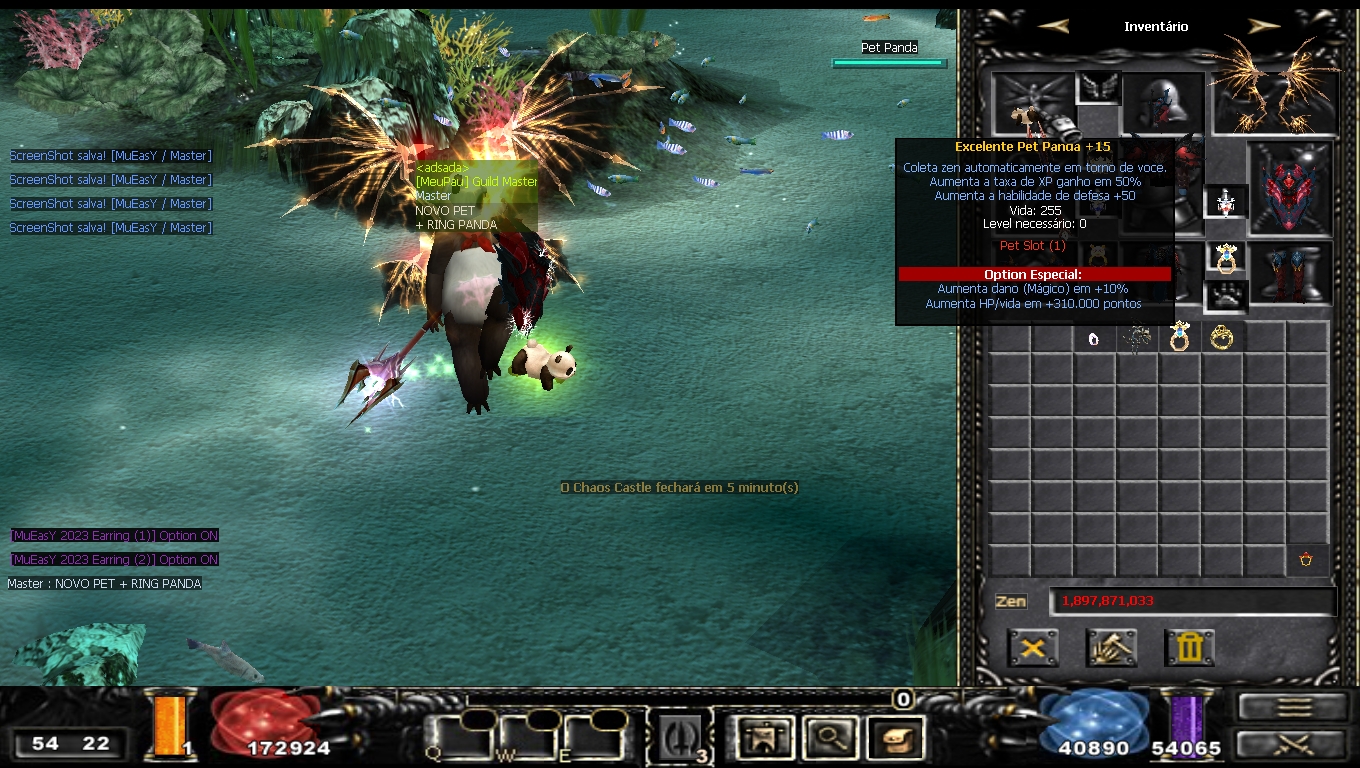The width and height of the screenshot is (1360, 768).
Task: Select the equipped blue gem ring
Action: [1225, 257]
